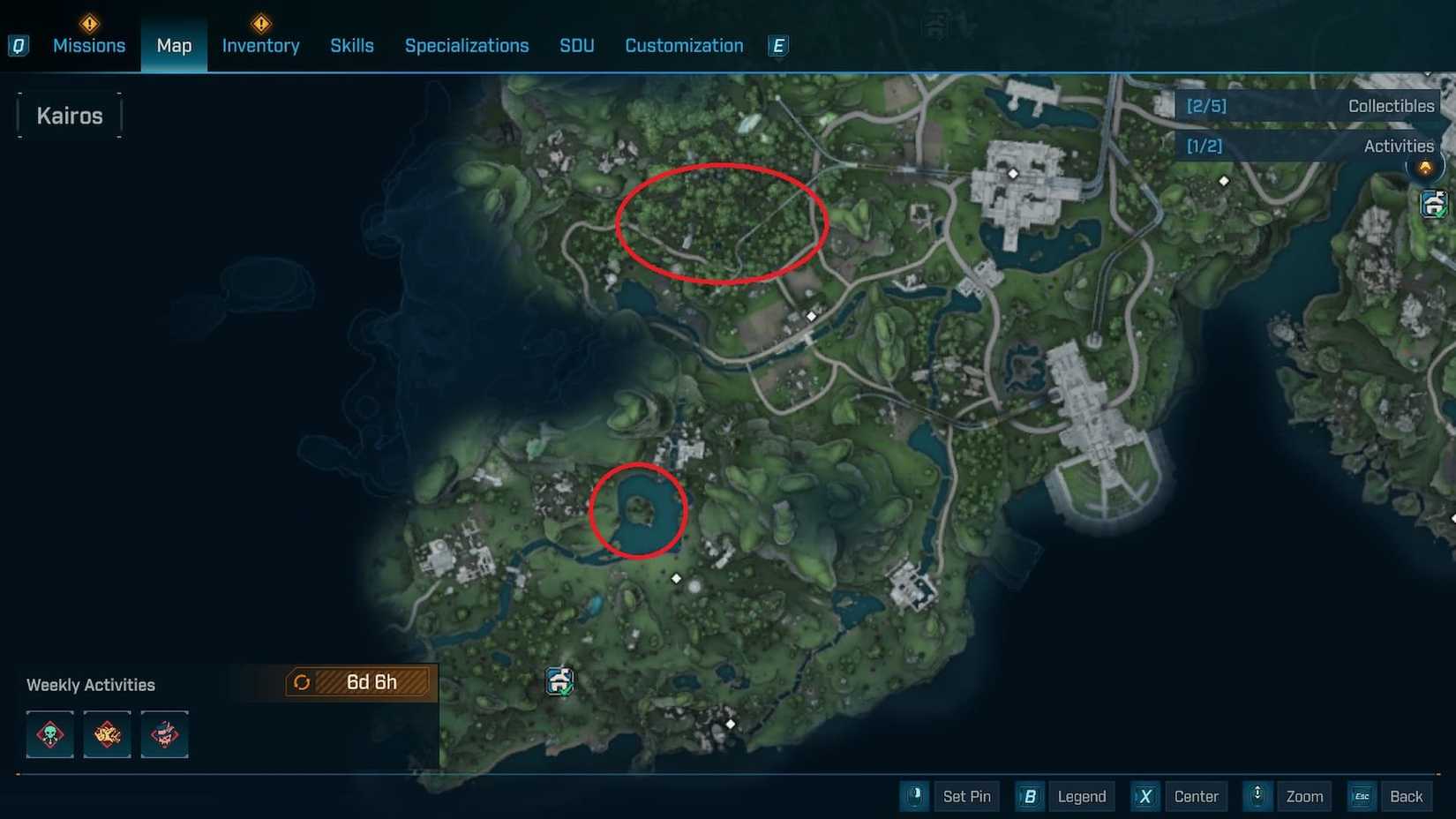This screenshot has width=1456, height=819.
Task: Select the top-hat skull weekly activity icon
Action: tap(164, 733)
